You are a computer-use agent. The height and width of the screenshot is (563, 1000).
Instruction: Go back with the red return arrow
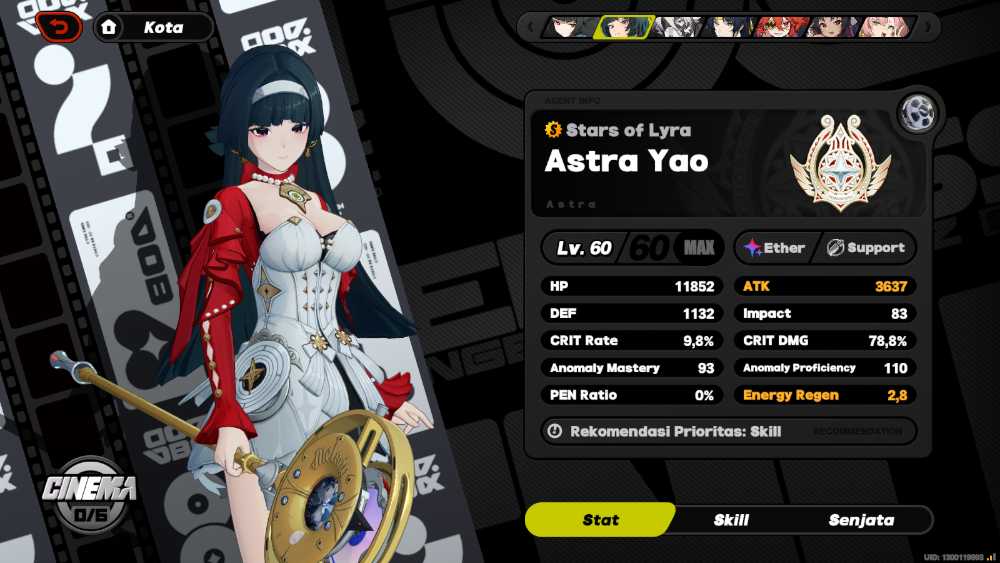coord(59,27)
